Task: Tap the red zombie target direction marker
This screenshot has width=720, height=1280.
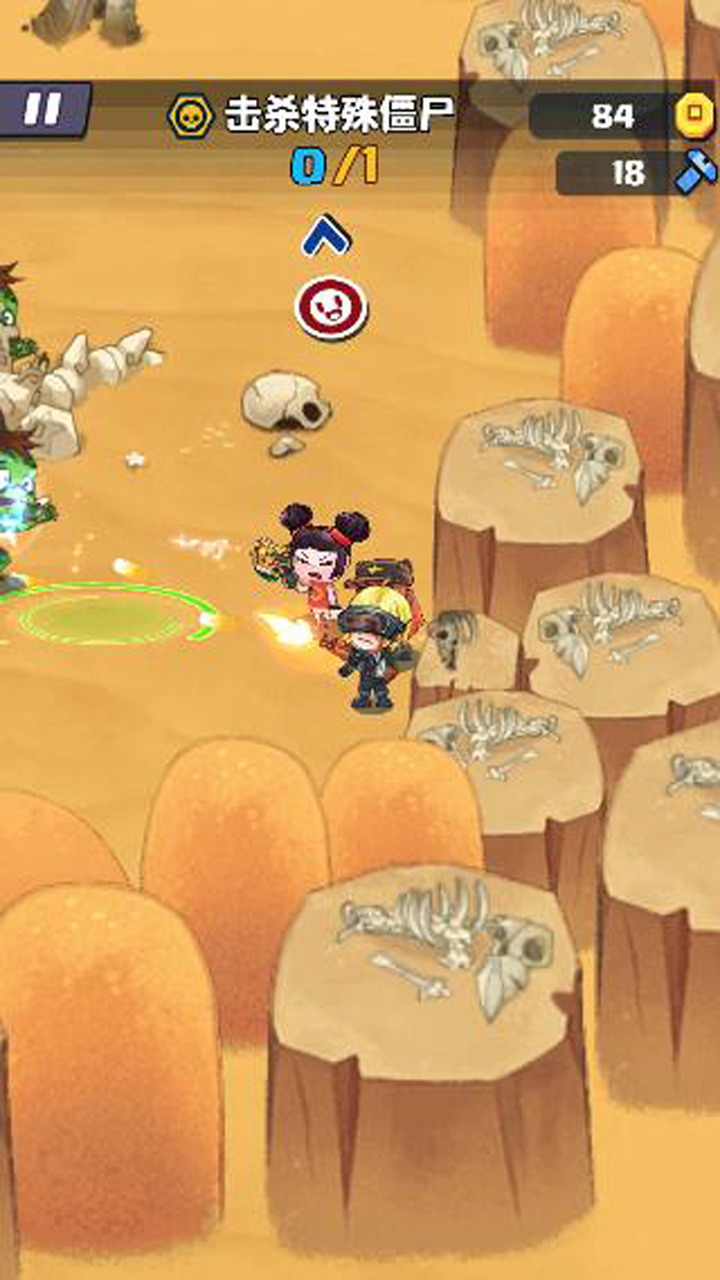Action: point(331,308)
